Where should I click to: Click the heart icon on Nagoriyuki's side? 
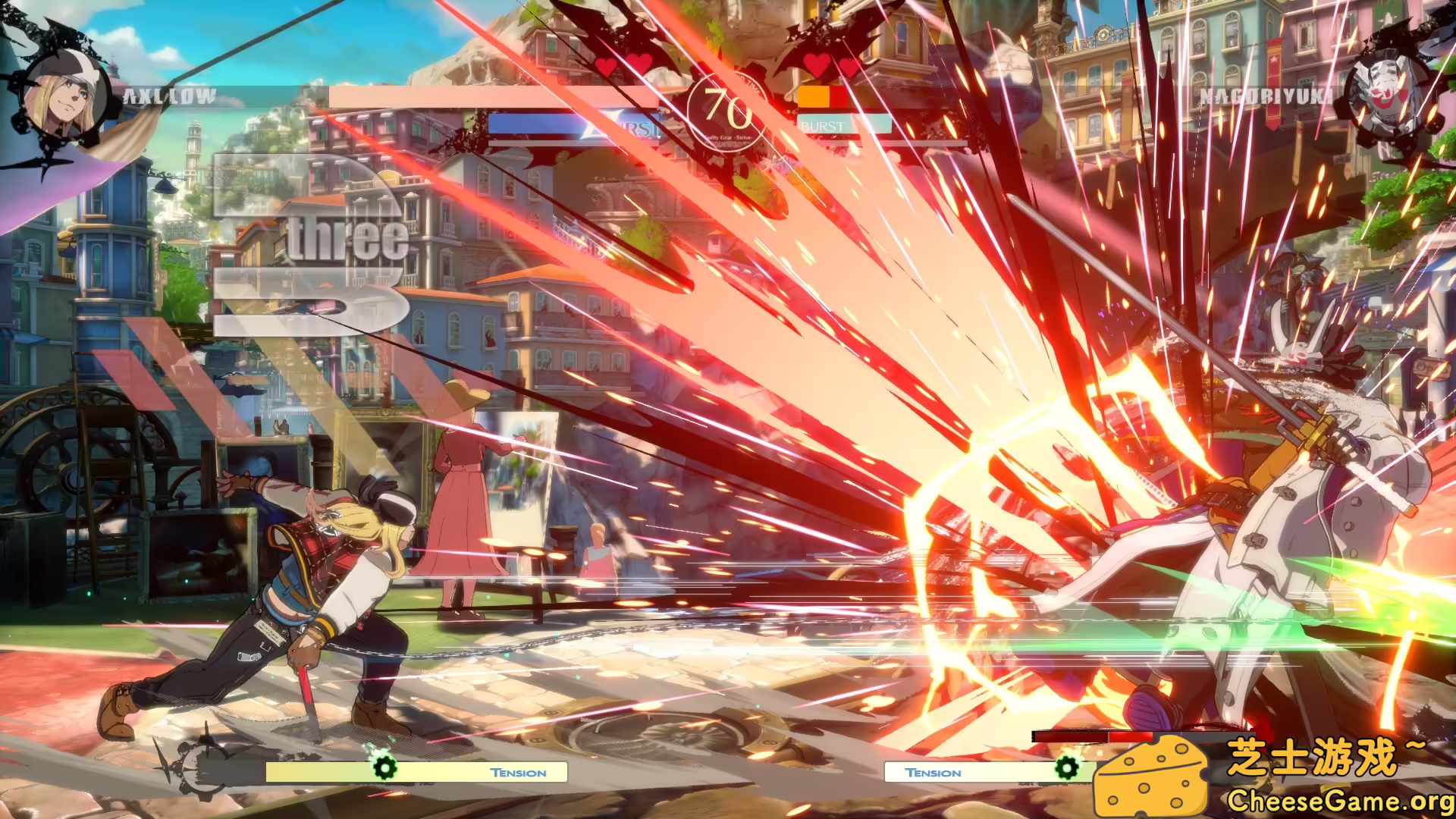[x=817, y=67]
